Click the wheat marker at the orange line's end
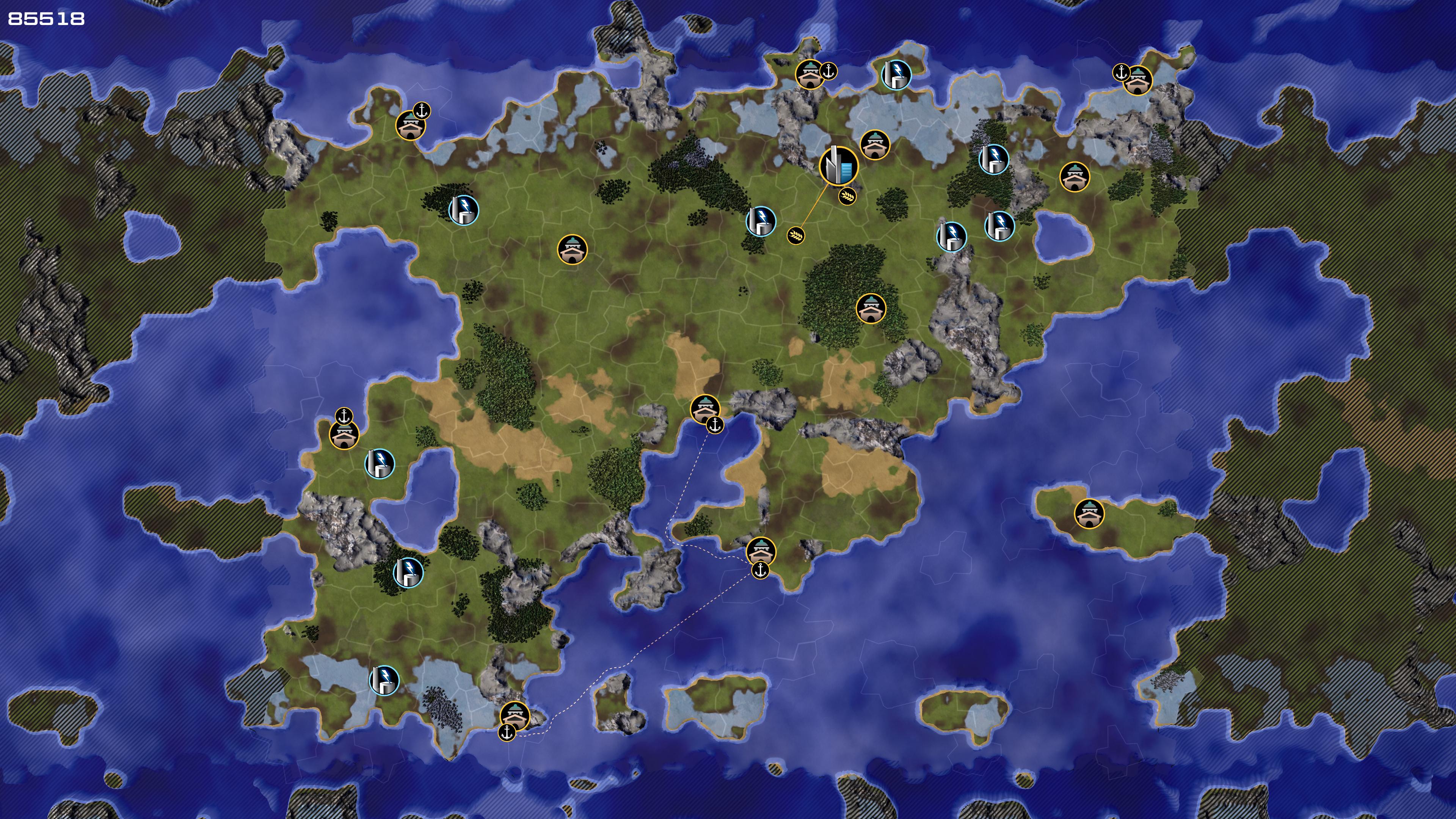The height and width of the screenshot is (819, 1456). [x=795, y=235]
